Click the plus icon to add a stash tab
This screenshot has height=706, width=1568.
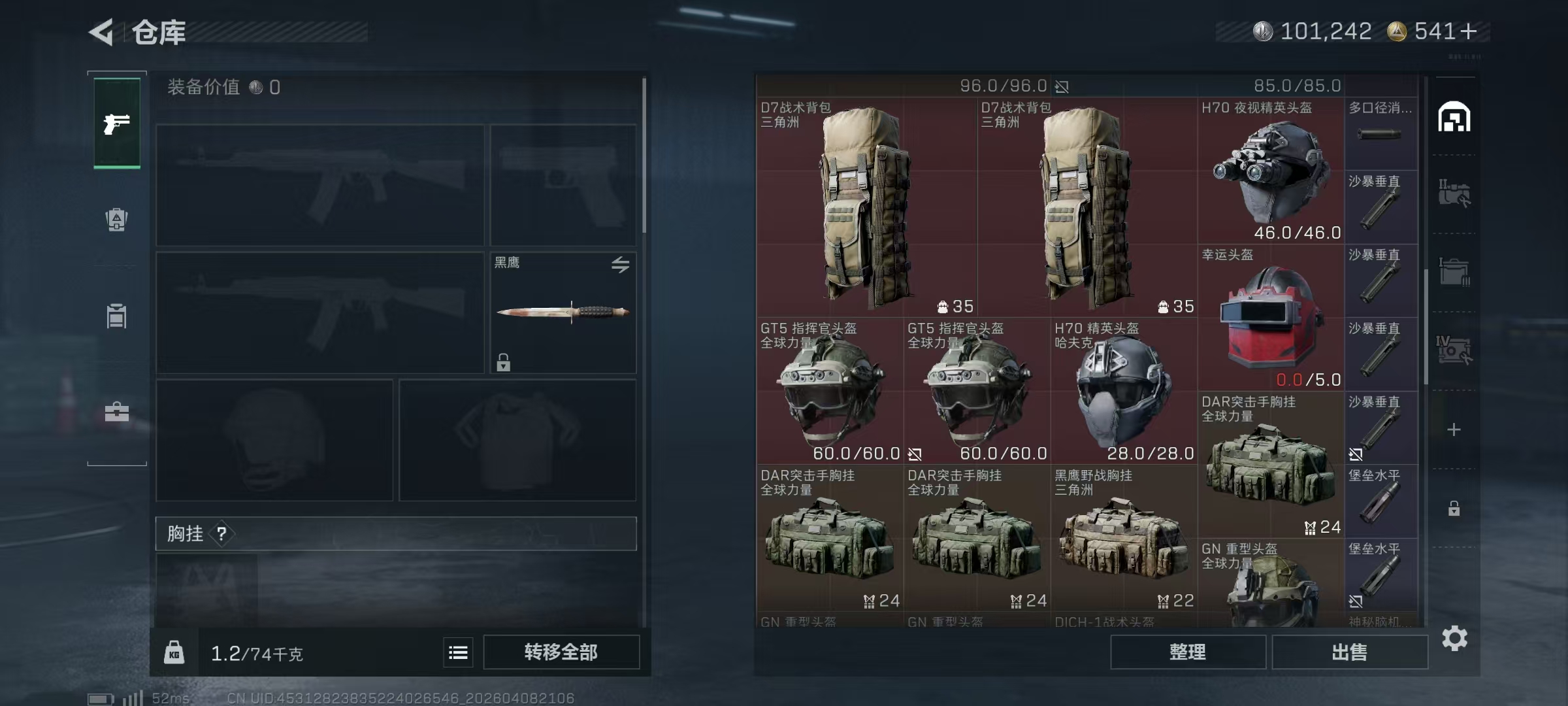click(x=1454, y=429)
